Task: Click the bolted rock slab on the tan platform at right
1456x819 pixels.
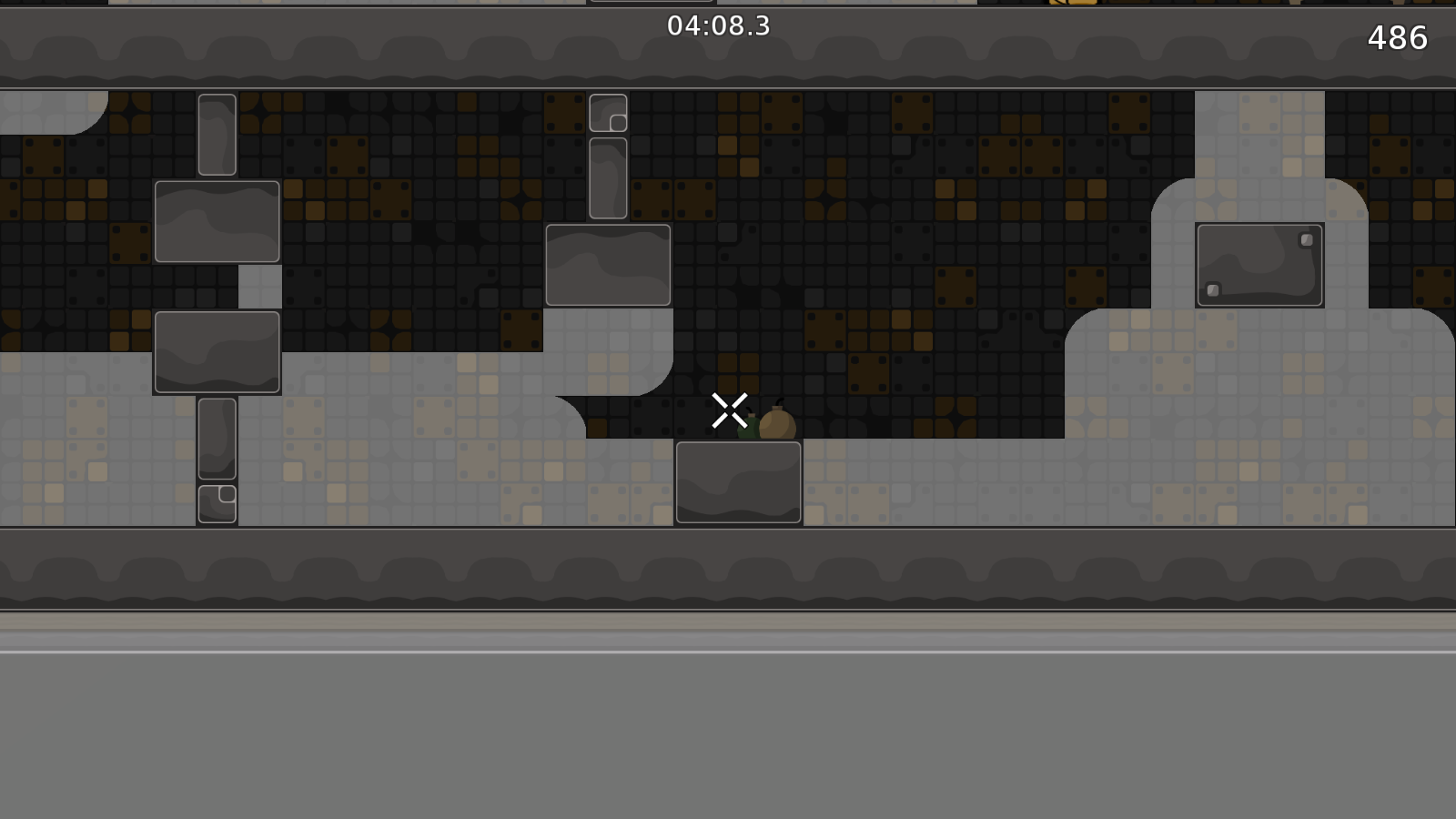Action: click(x=1259, y=265)
